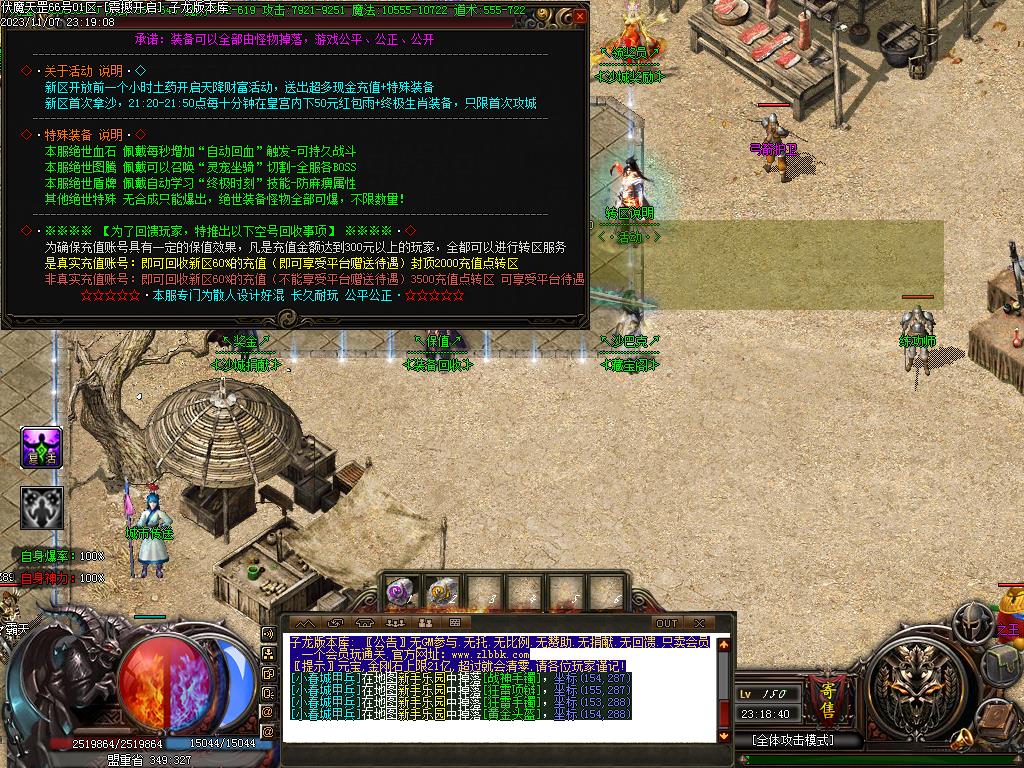Click the OUT button on chat bar

[x=667, y=623]
